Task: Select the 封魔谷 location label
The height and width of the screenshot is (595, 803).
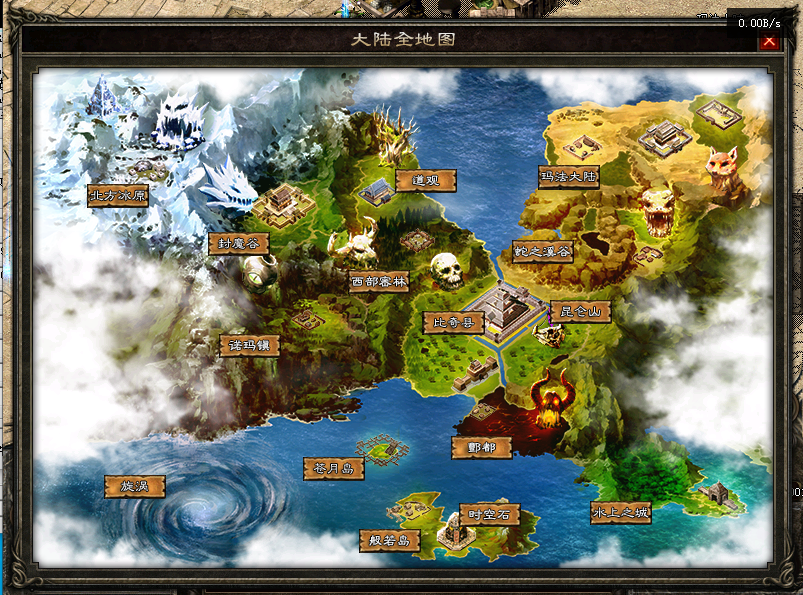Action: (x=238, y=244)
